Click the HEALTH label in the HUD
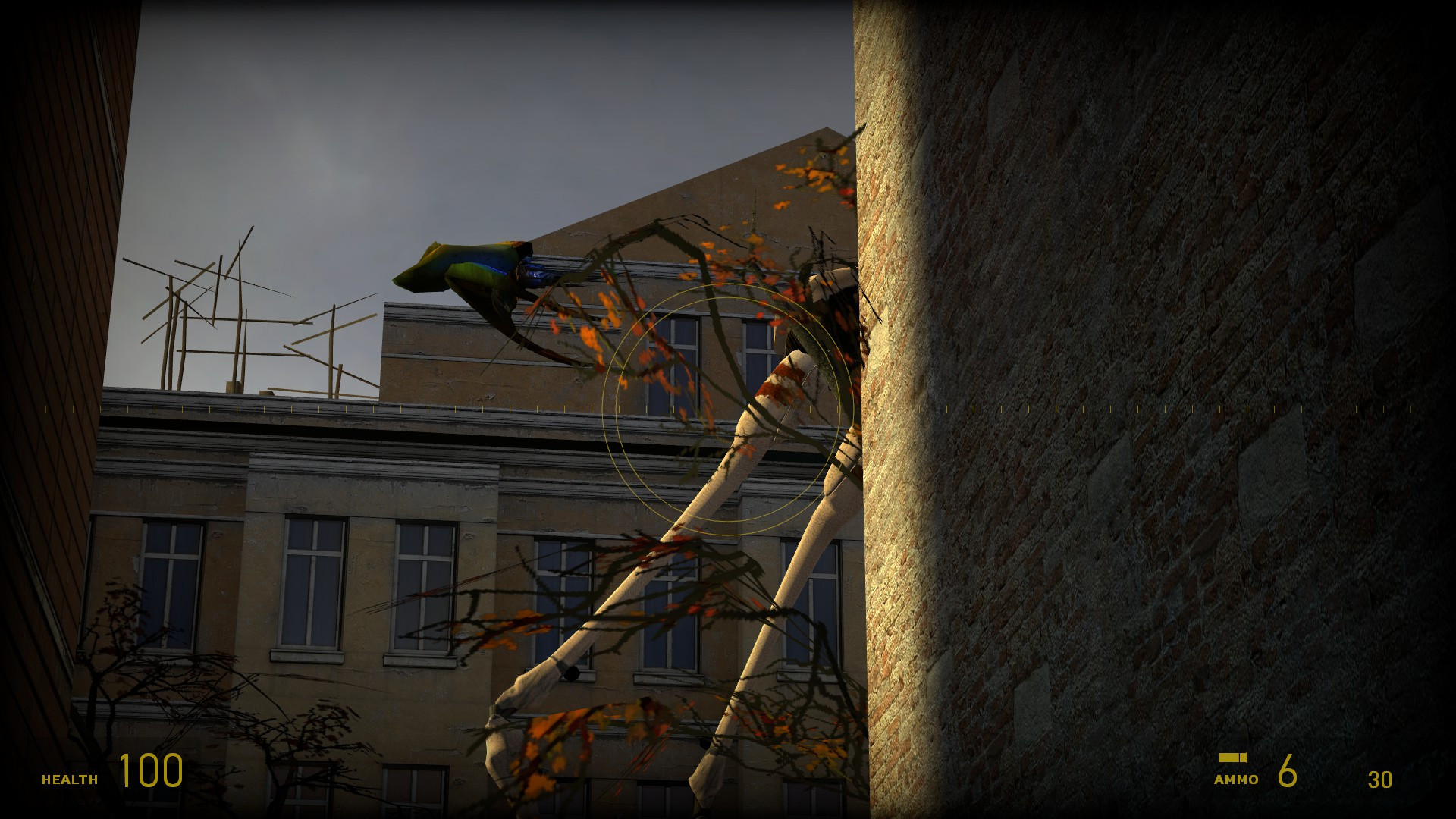1456x819 pixels. (x=71, y=778)
